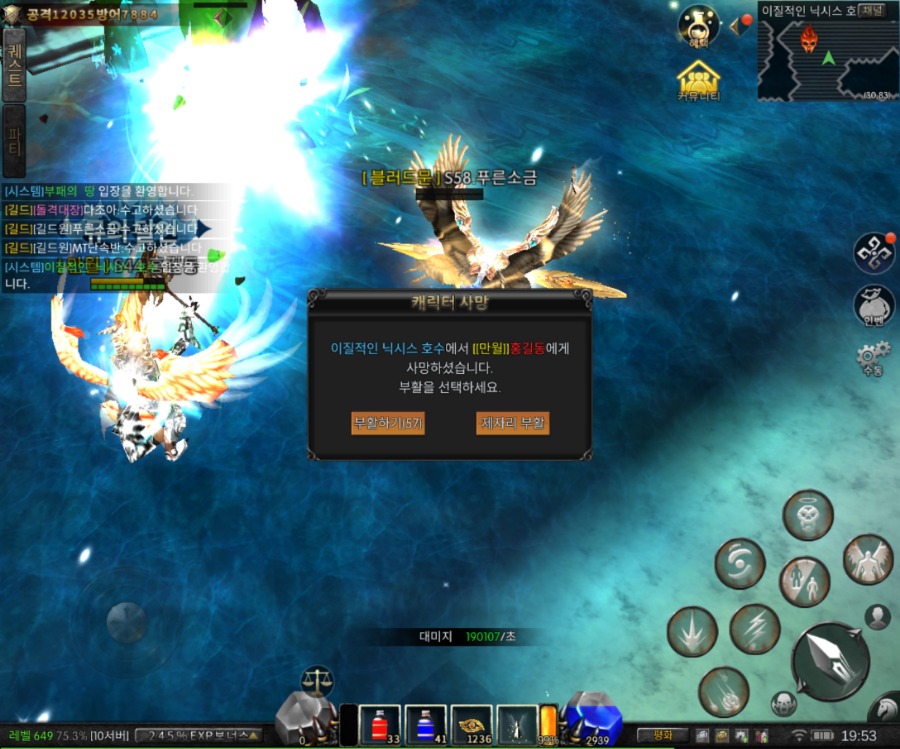This screenshot has width=900, height=749.
Task: Open the 인벤 inventory bag
Action: [874, 306]
